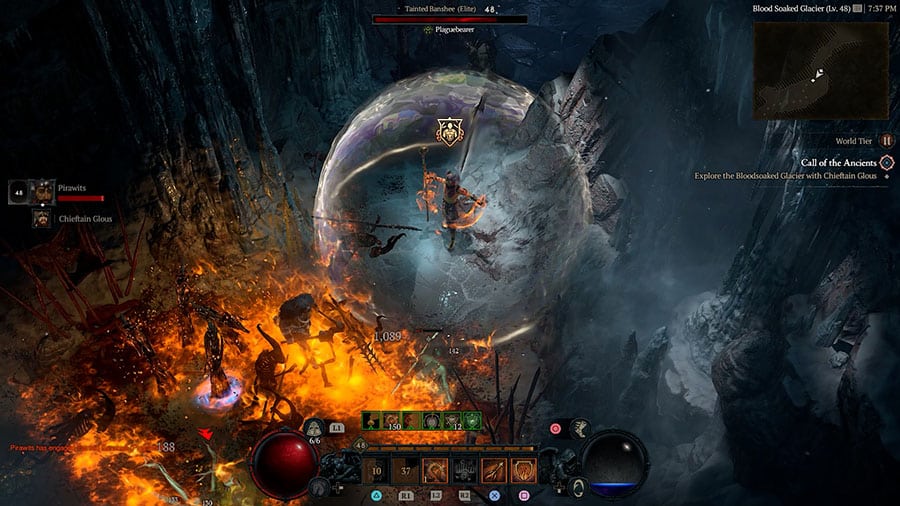Use the healing potion icon

tap(313, 428)
